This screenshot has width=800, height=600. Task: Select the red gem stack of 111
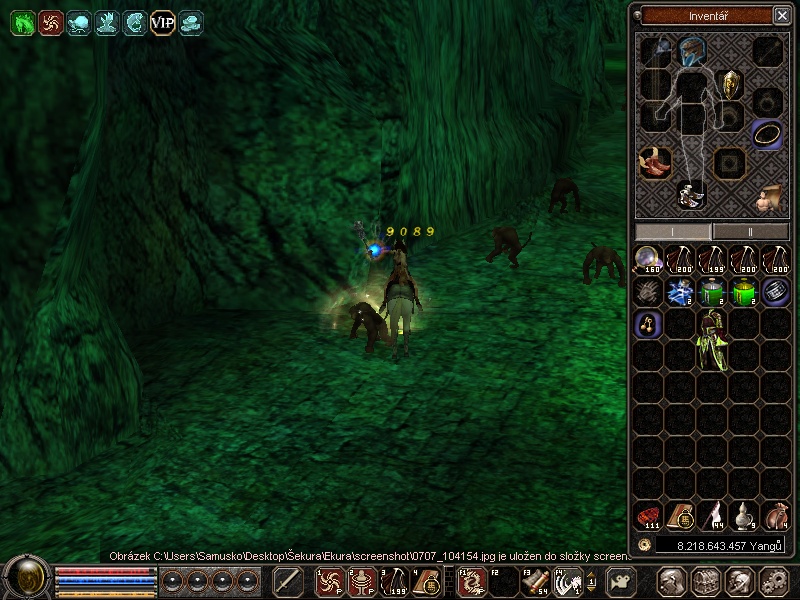pos(649,516)
